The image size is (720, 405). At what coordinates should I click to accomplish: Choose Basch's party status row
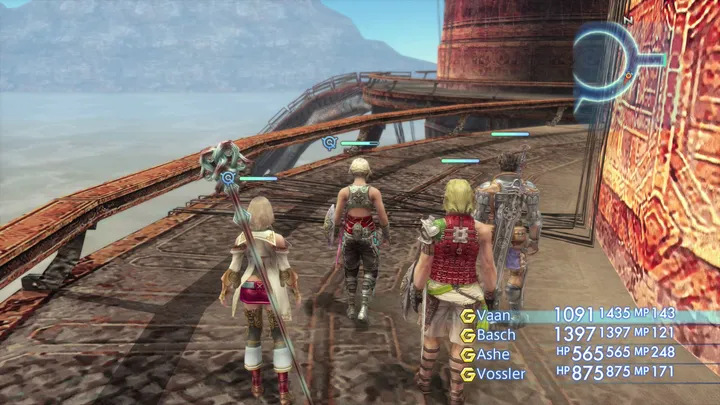click(x=497, y=334)
